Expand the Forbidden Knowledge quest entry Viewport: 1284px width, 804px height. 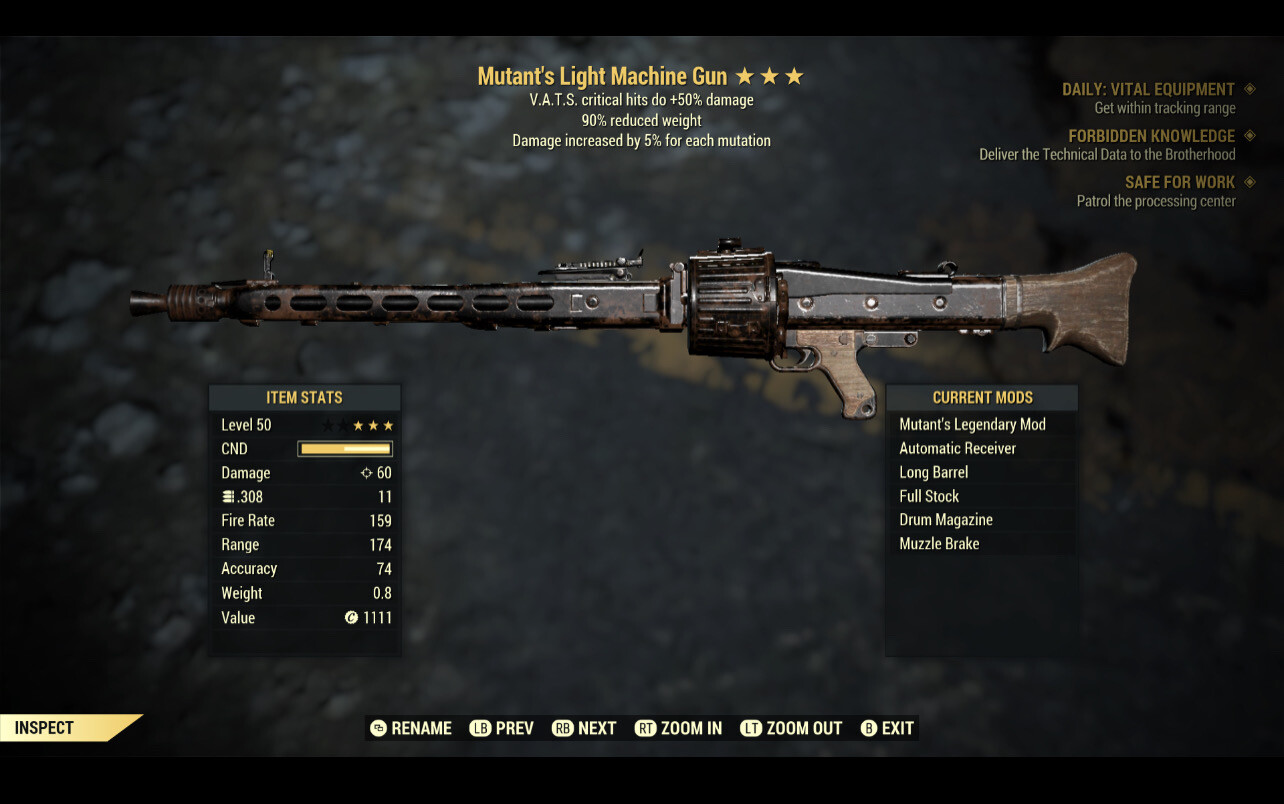pos(1153,135)
